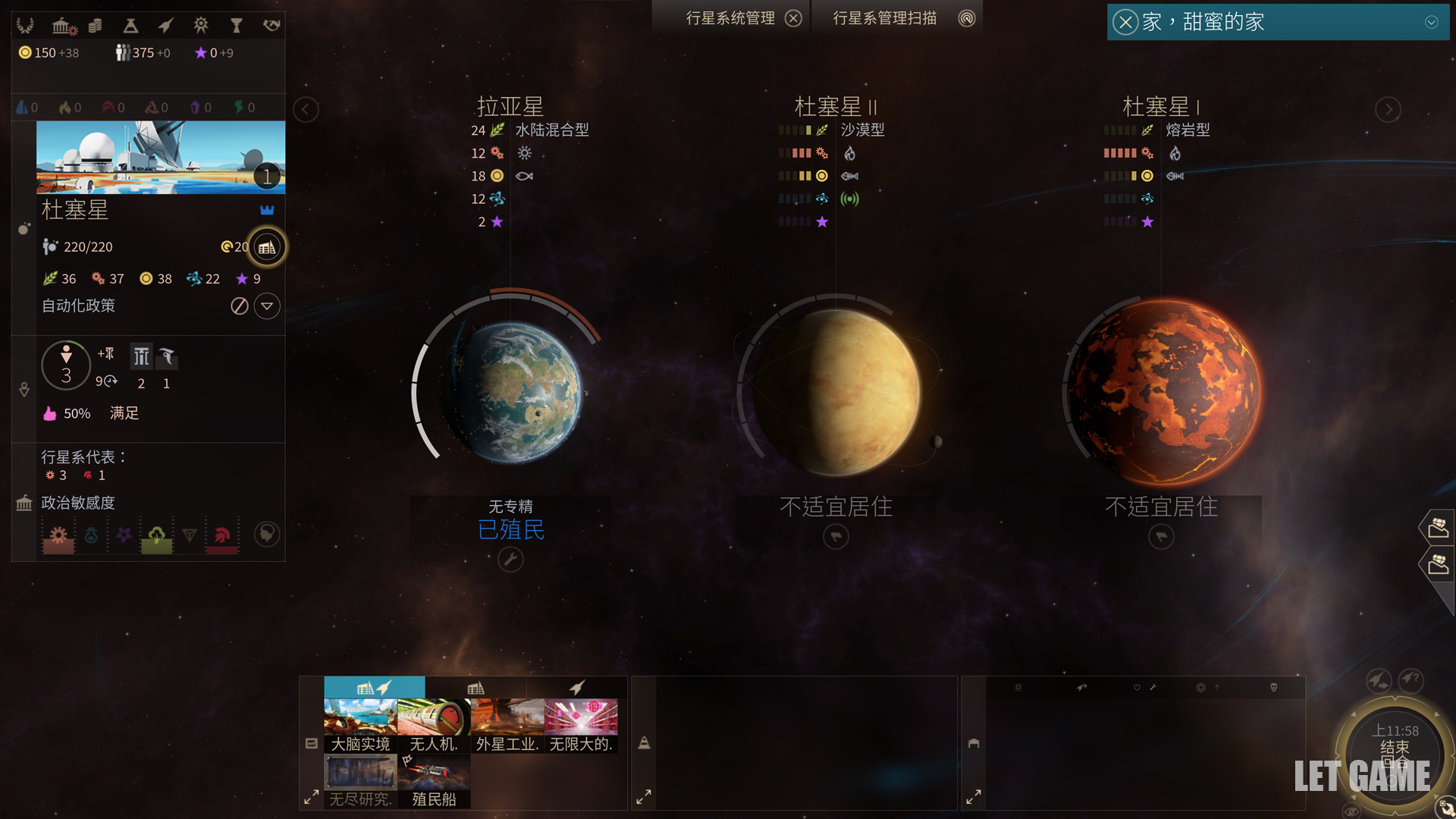This screenshot has width=1456, height=819.
Task: Select 无尽研究 construction item
Action: 360,781
